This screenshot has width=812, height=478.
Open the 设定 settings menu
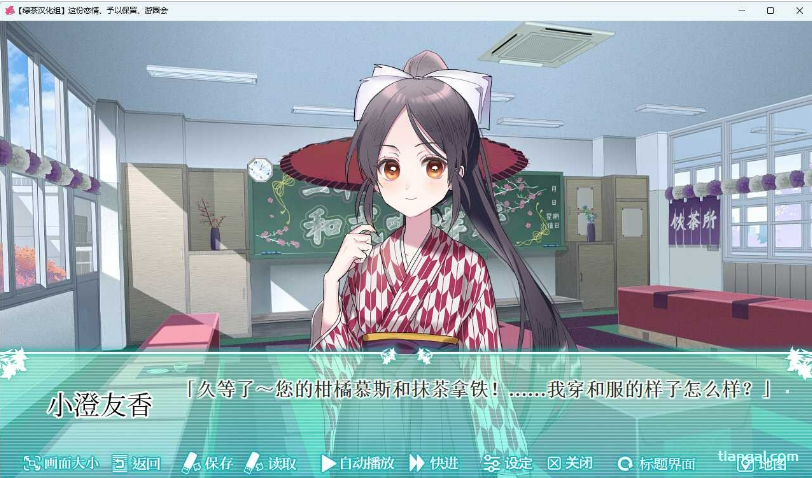tap(508, 463)
